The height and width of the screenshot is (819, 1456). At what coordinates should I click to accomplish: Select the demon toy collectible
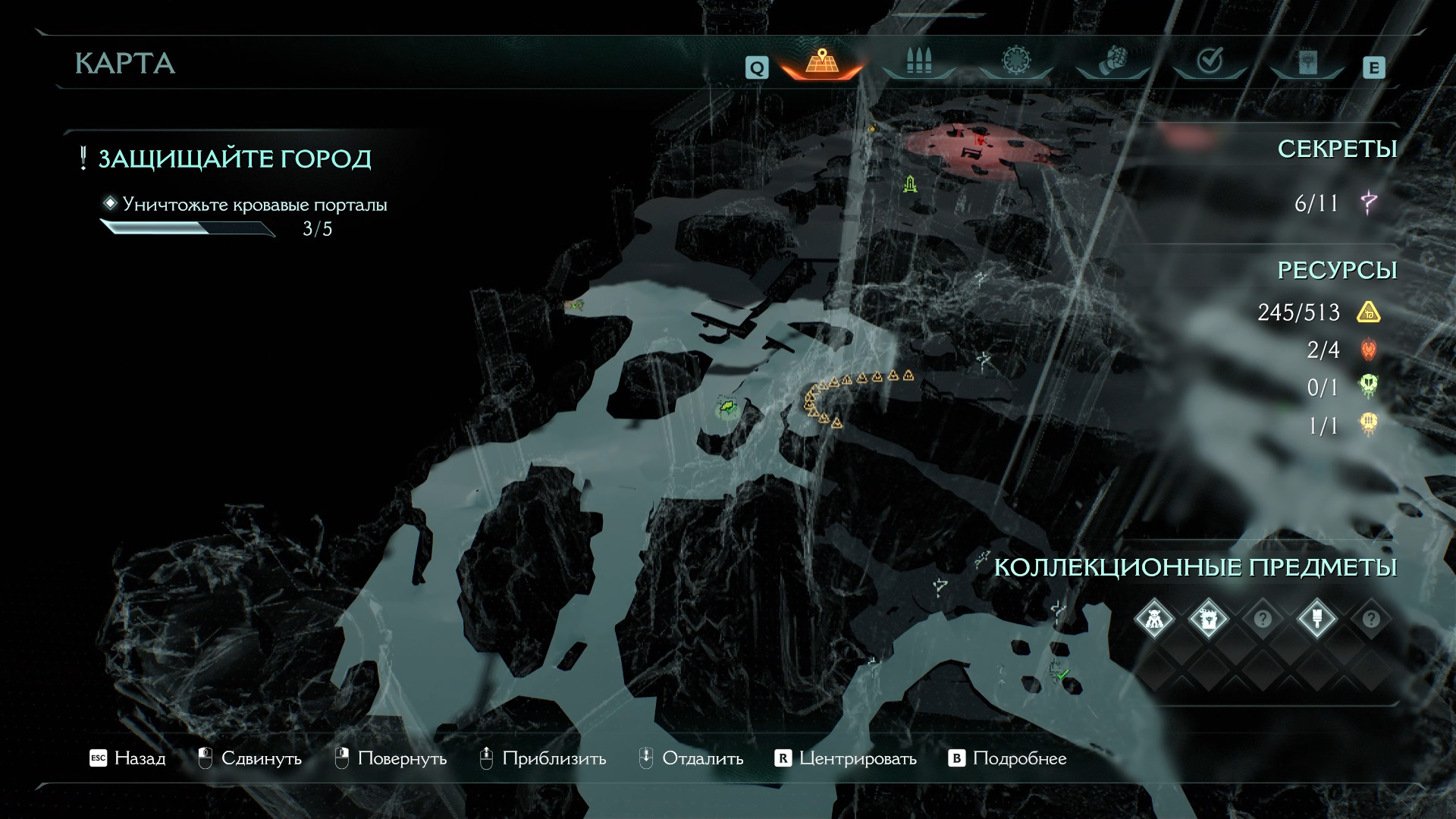tap(1154, 620)
